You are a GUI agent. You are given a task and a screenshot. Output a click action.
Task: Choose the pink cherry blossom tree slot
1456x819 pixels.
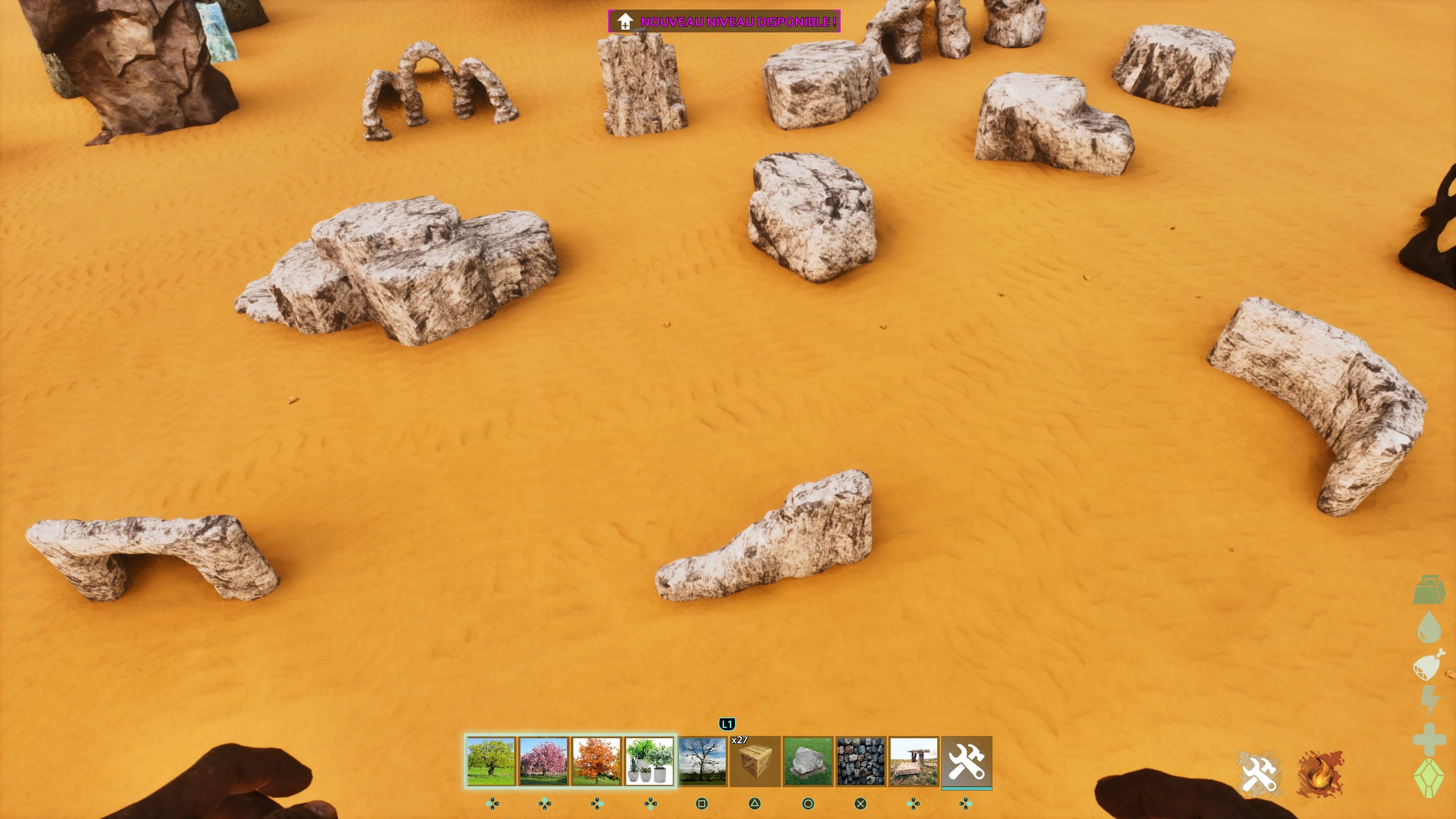click(544, 761)
